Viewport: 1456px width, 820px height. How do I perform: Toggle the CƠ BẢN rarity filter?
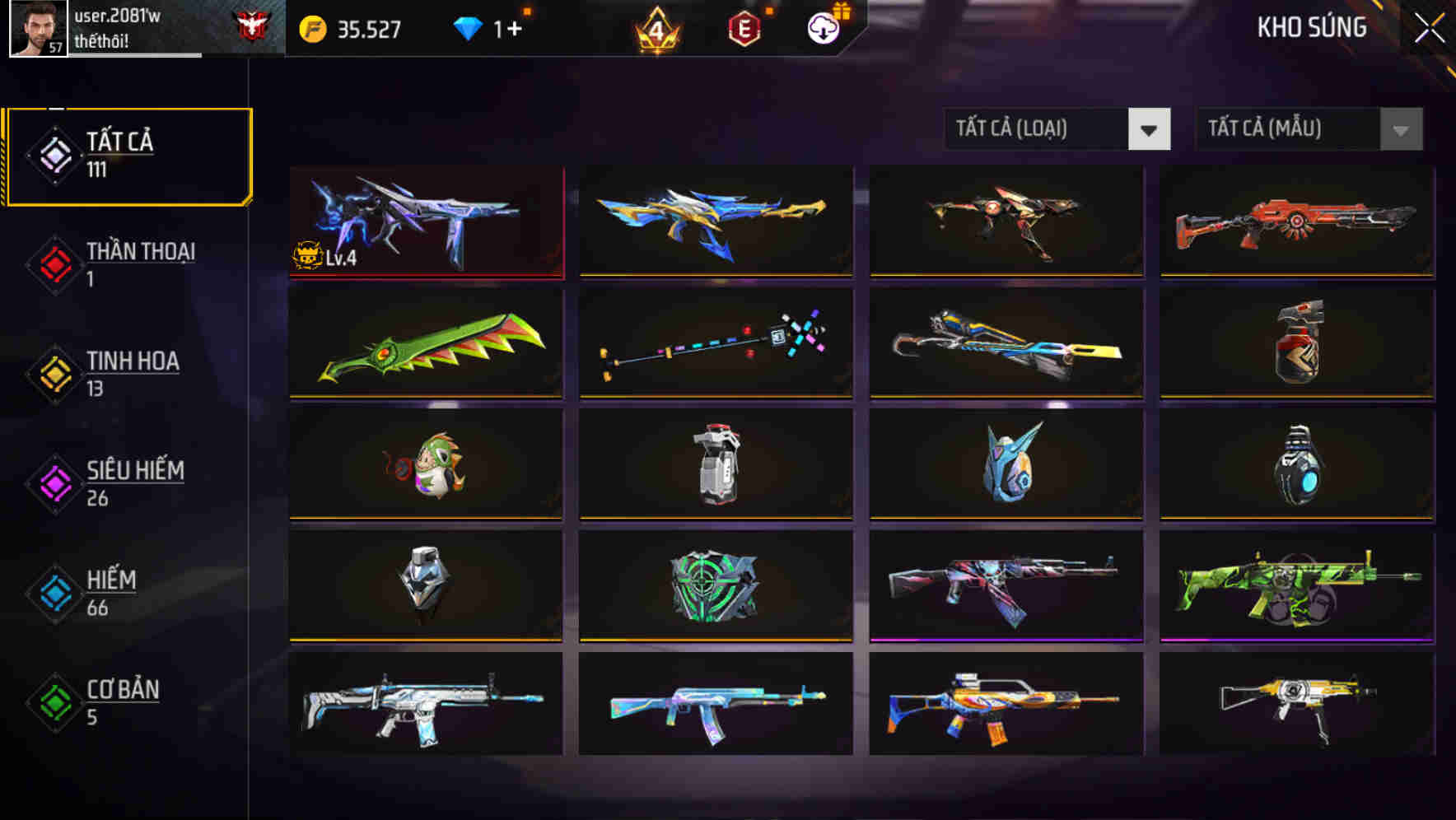[x=115, y=701]
